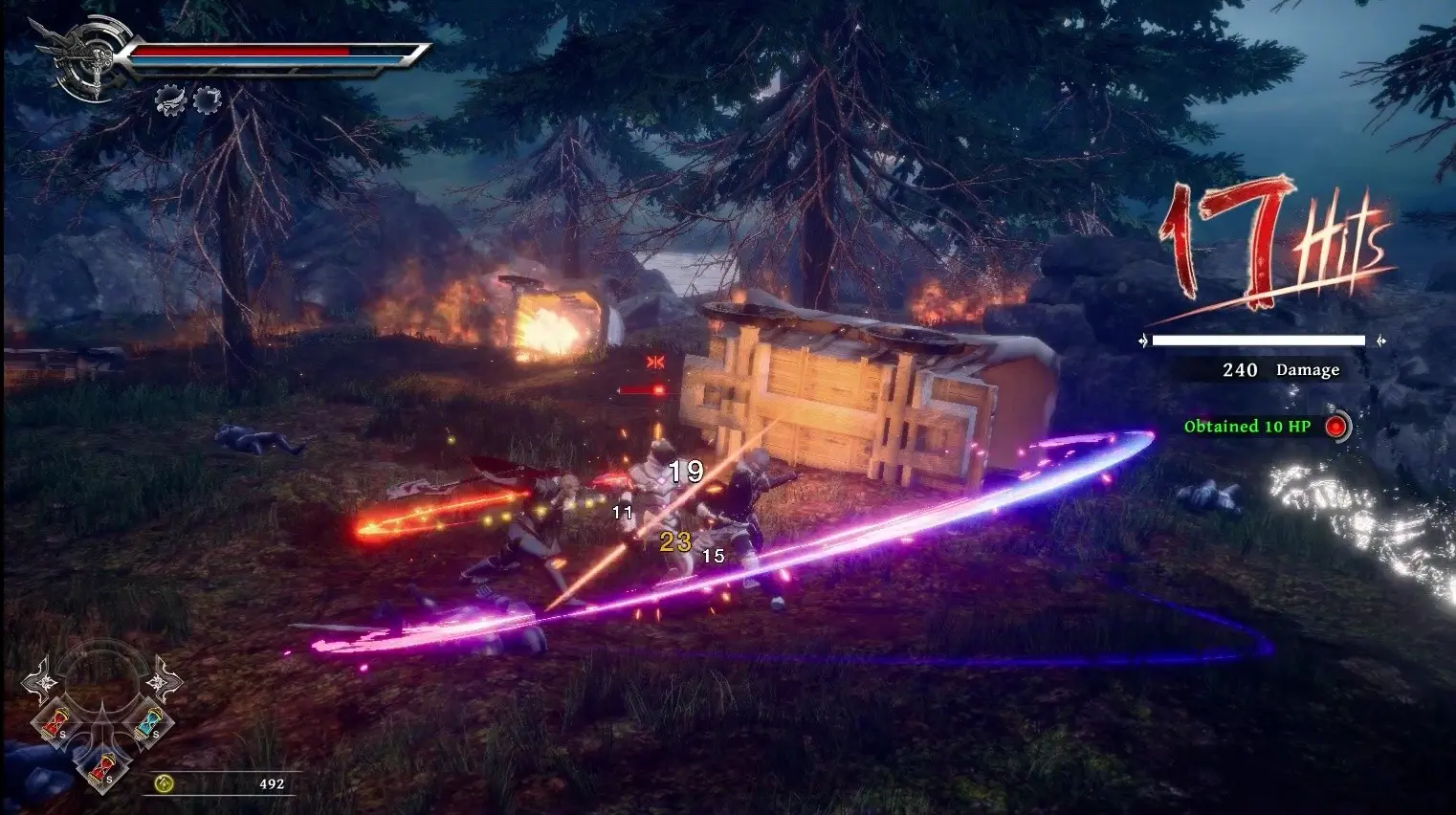Expand the right arrow of the combo gauge

pos(1381,340)
